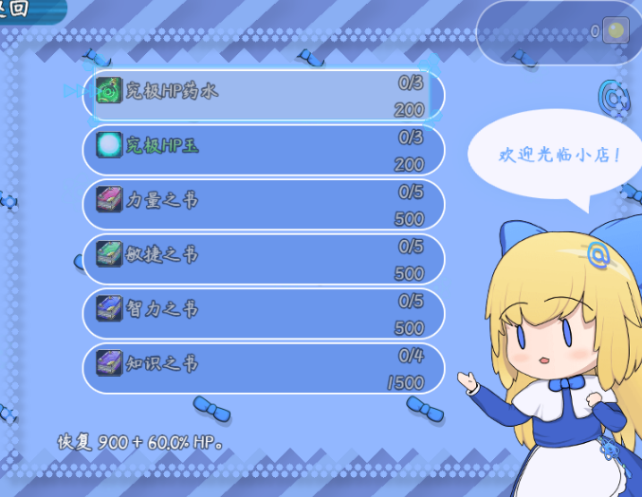Screen dimensions: 642x497
Task: Choose the 知识之书 shop entry
Action: click(264, 366)
